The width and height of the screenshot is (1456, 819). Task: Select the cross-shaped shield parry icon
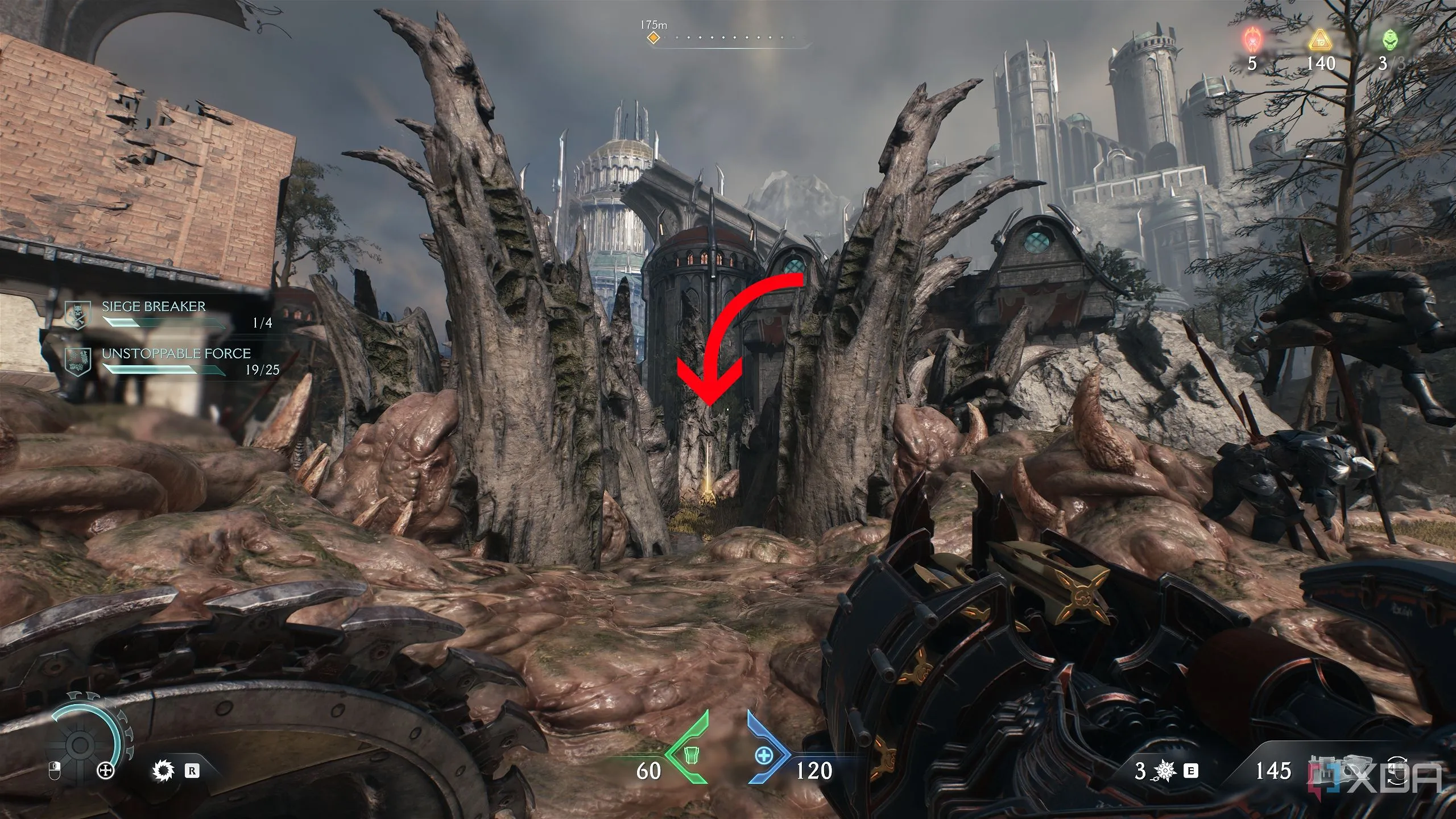(x=106, y=771)
